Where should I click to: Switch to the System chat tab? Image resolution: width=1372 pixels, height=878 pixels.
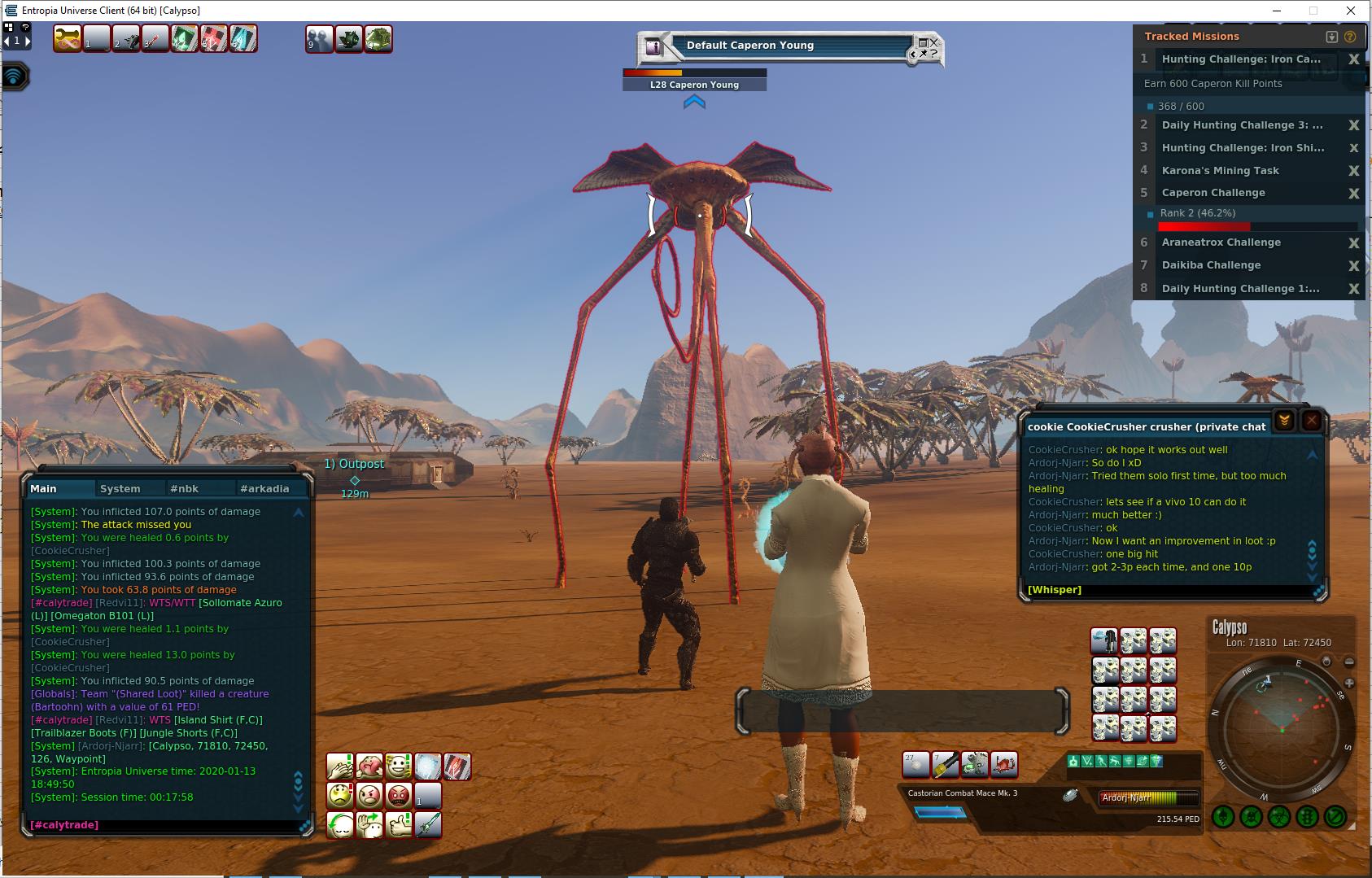(x=120, y=489)
